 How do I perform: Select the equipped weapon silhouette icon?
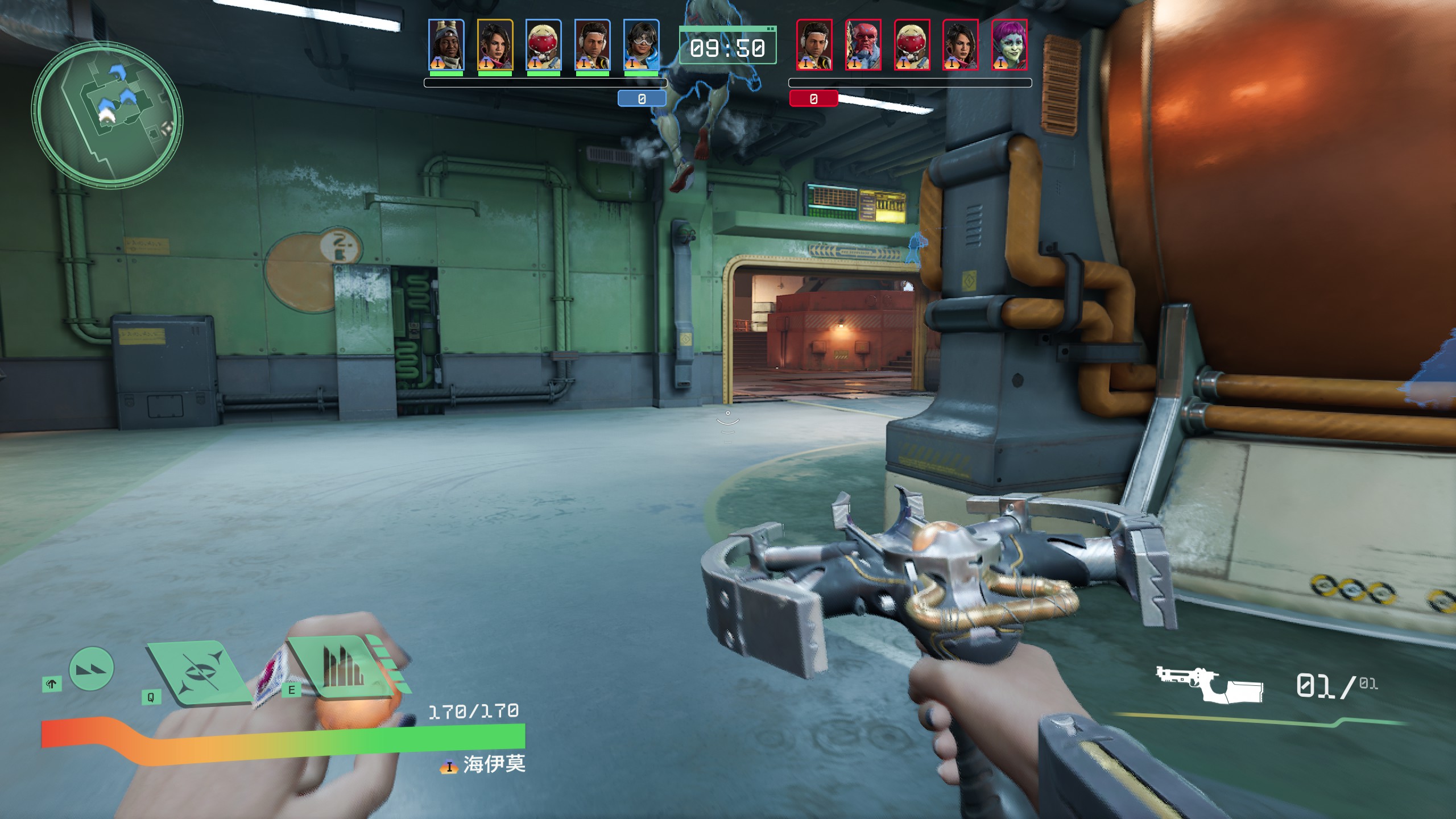point(1209,685)
